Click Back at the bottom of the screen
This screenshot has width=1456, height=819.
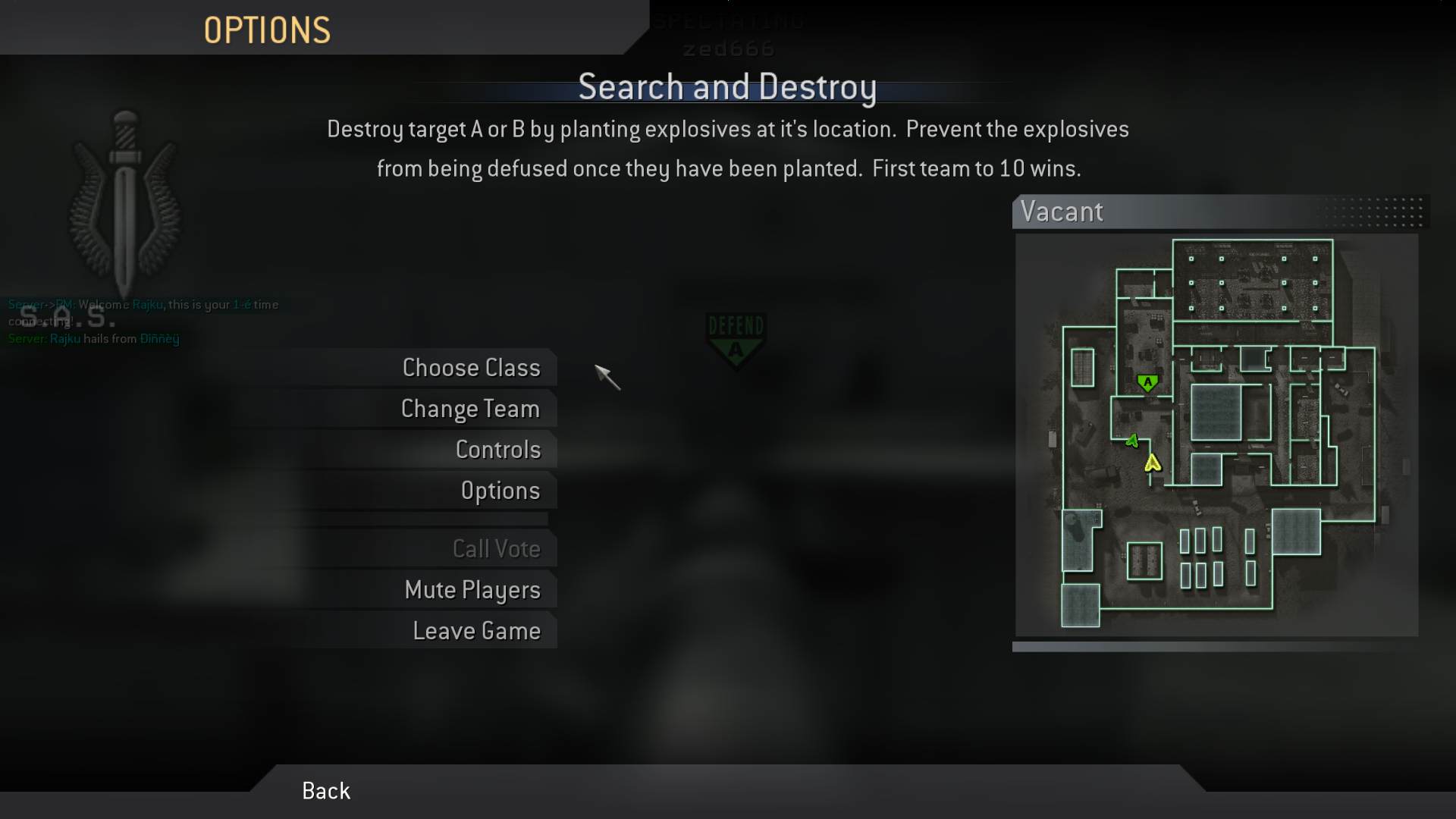click(x=325, y=790)
